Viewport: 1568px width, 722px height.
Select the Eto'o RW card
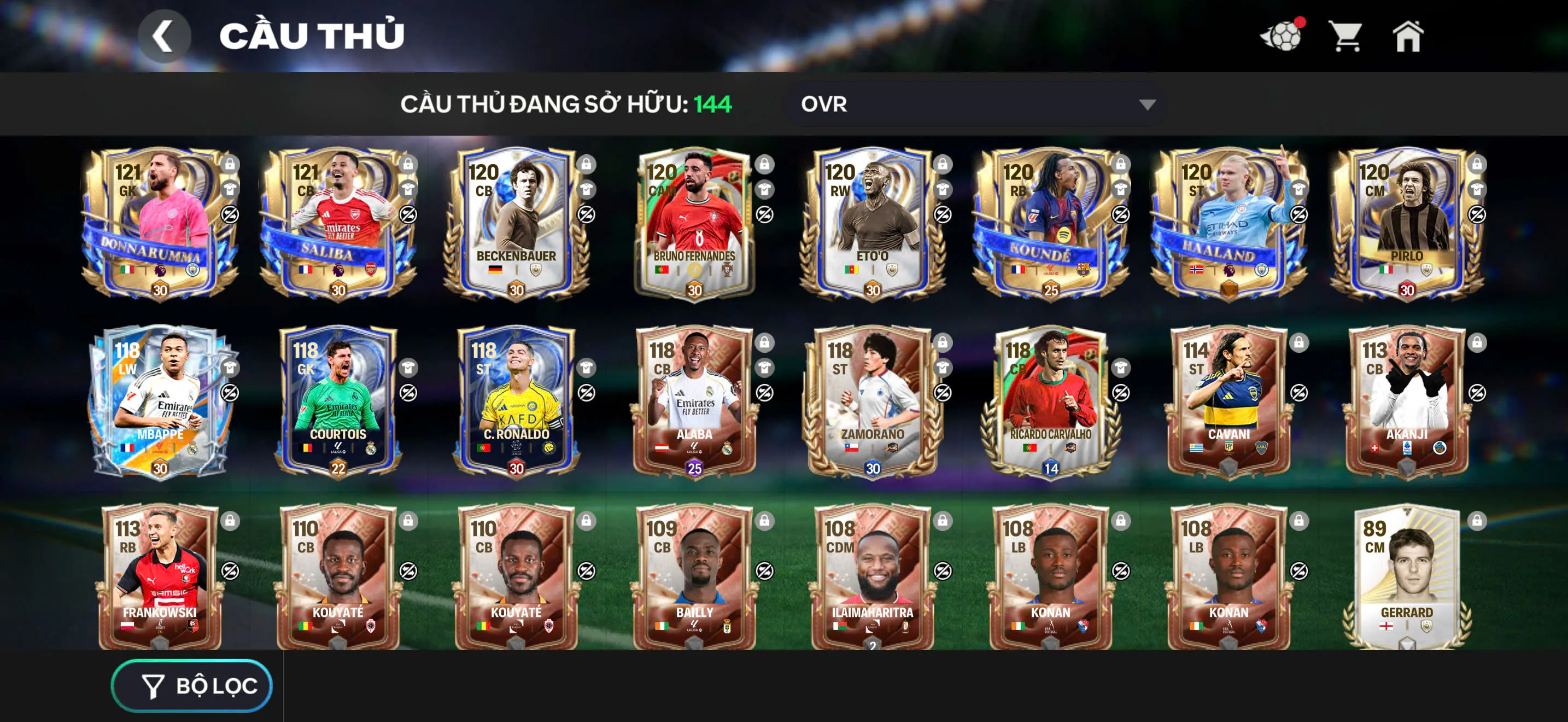(x=872, y=223)
